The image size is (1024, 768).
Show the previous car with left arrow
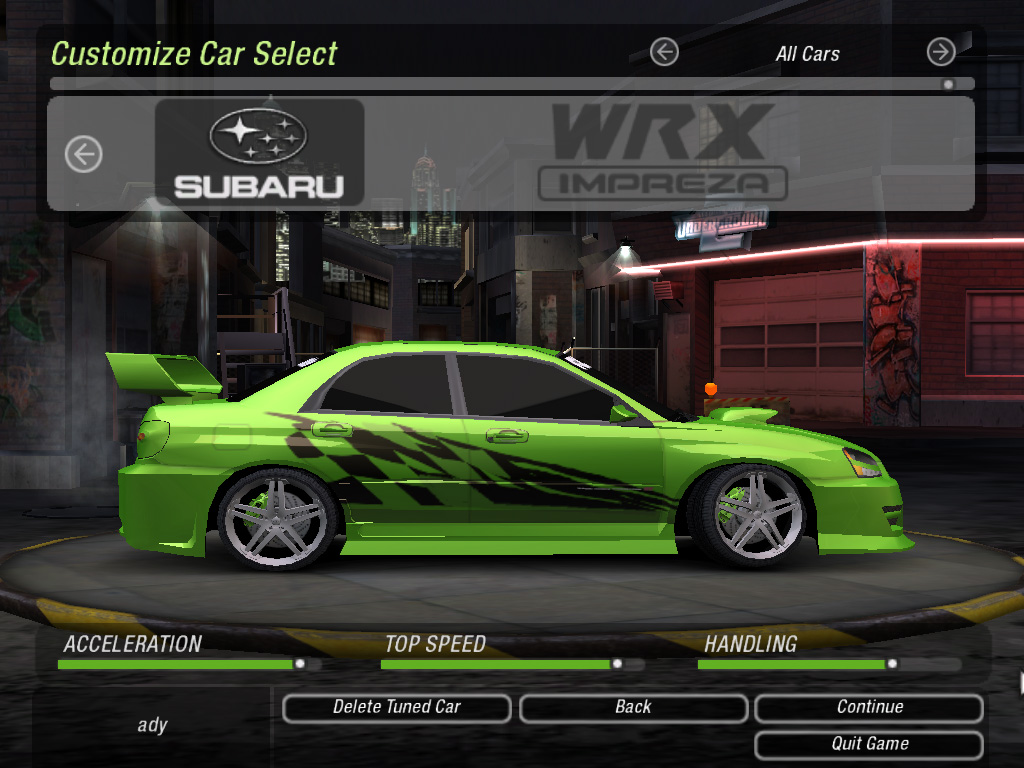click(x=84, y=154)
